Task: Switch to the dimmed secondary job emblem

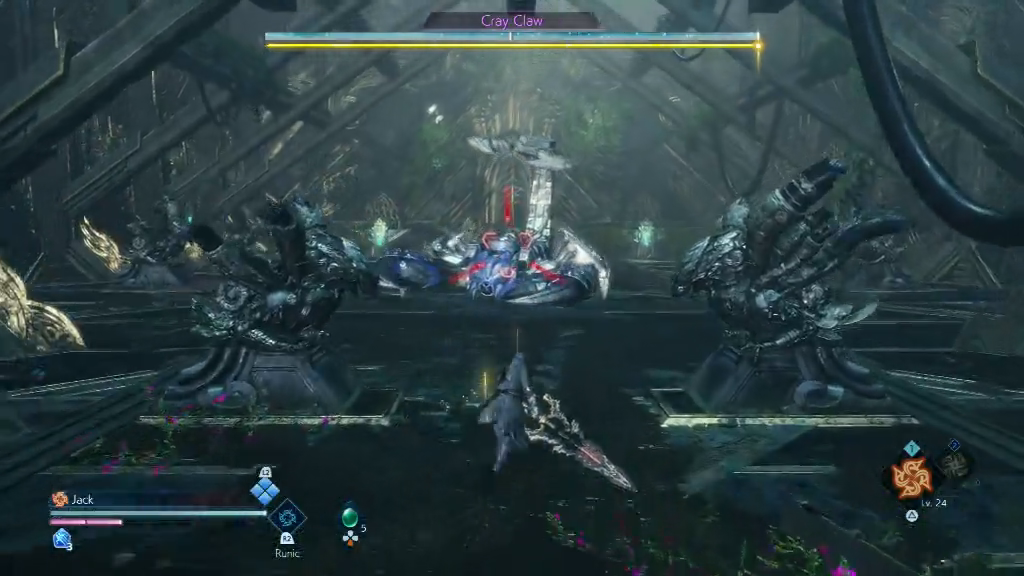Action: [954, 465]
